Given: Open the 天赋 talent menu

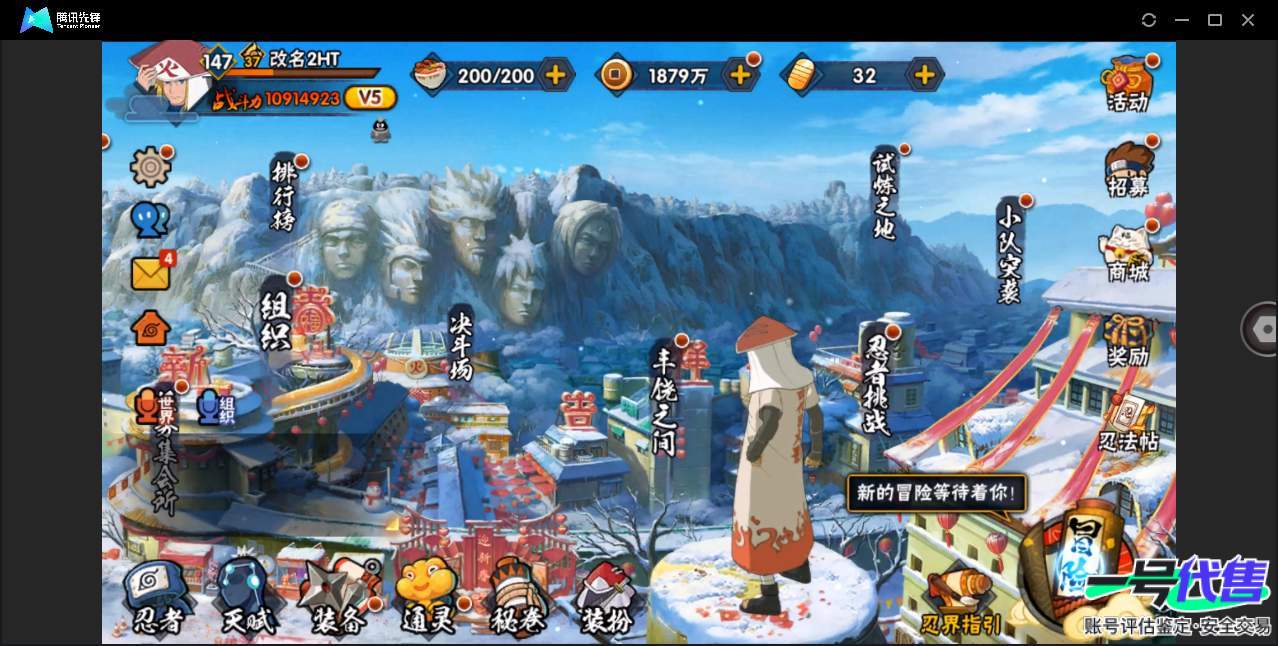Looking at the screenshot, I should 247,597.
